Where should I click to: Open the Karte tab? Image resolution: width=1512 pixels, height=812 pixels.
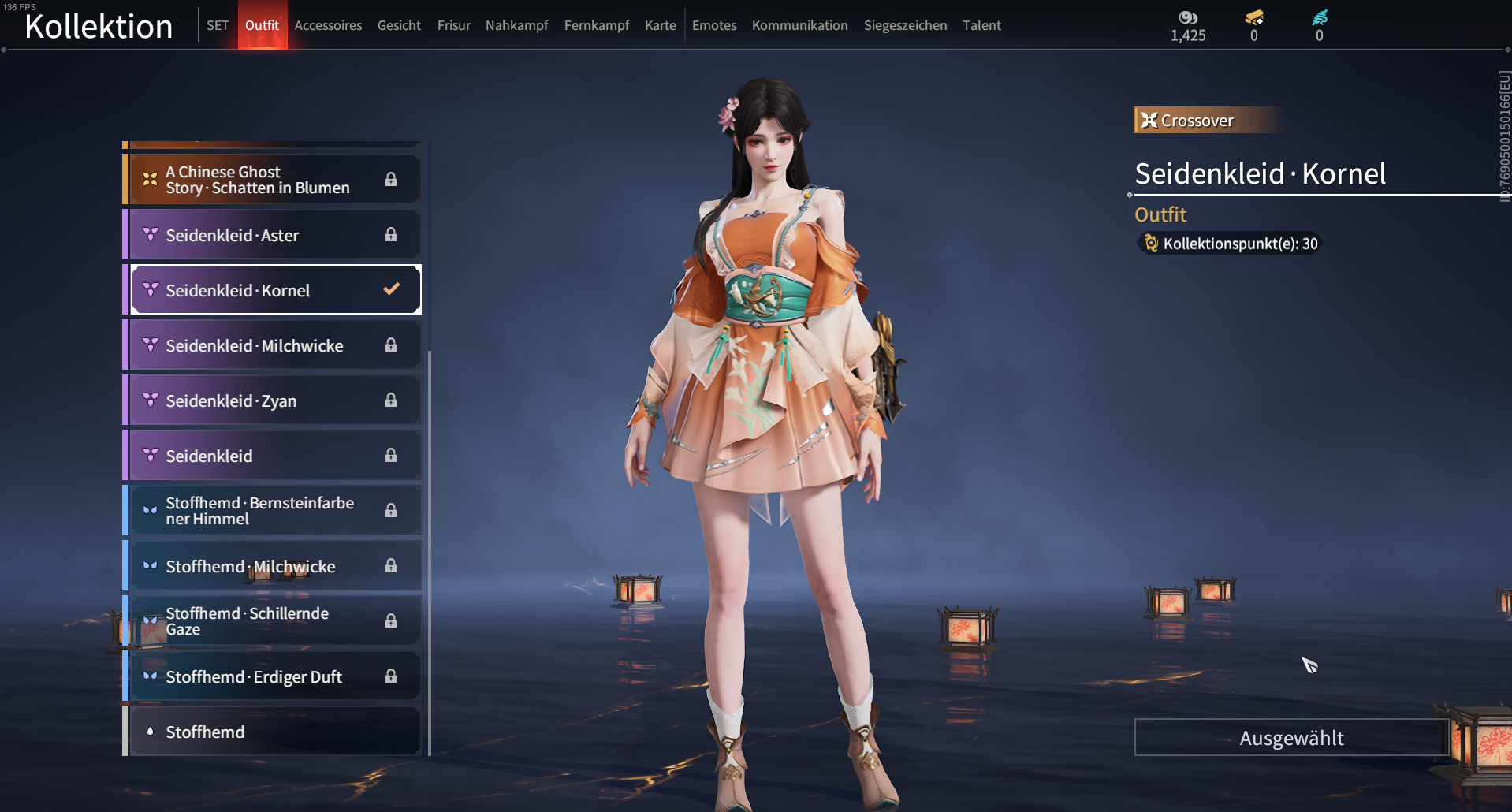660,25
